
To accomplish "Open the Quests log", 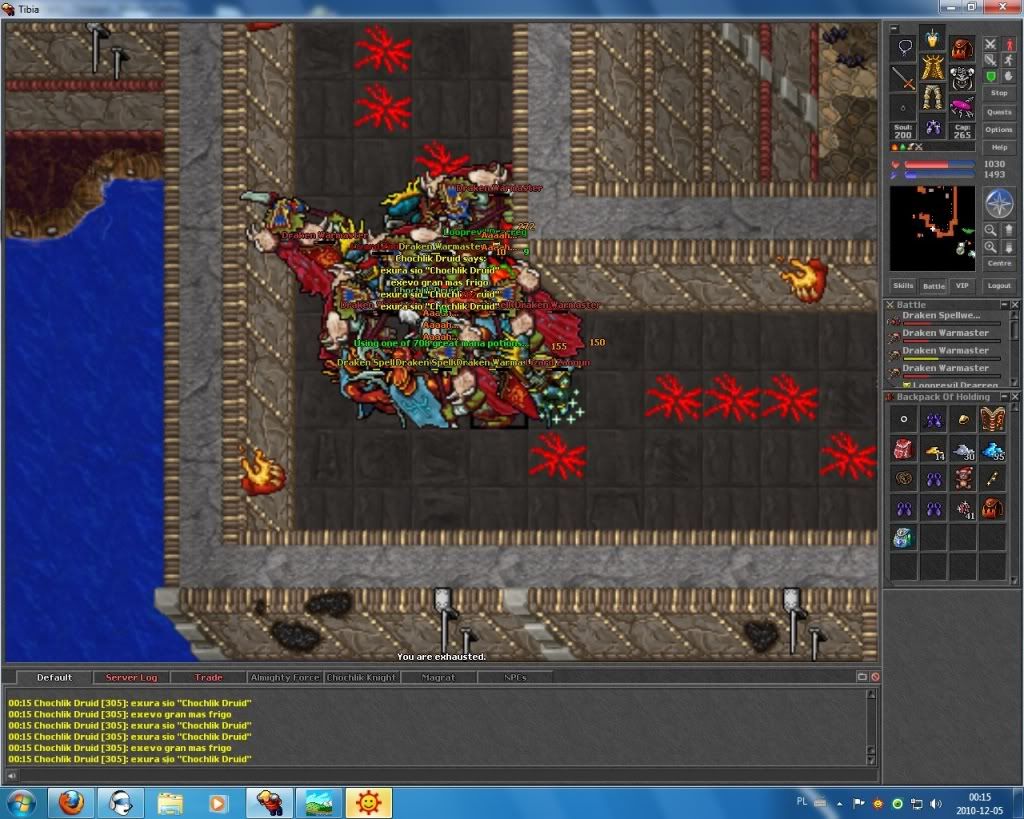I will coord(999,112).
